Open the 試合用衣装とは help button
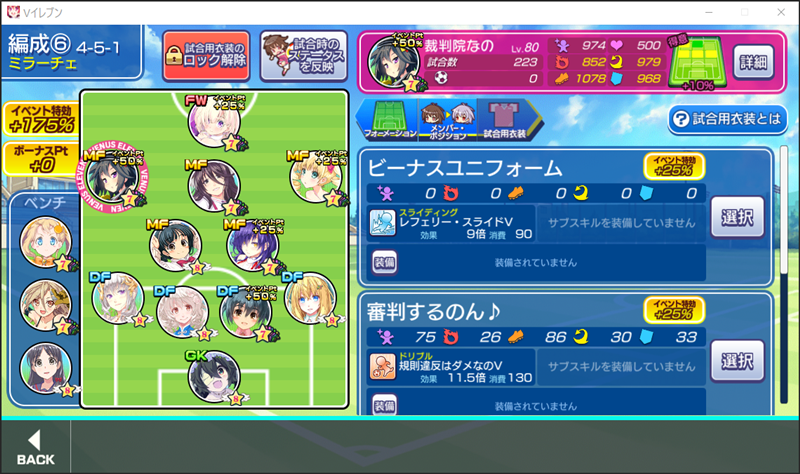Screen dimensions: 800x474 [726, 120]
